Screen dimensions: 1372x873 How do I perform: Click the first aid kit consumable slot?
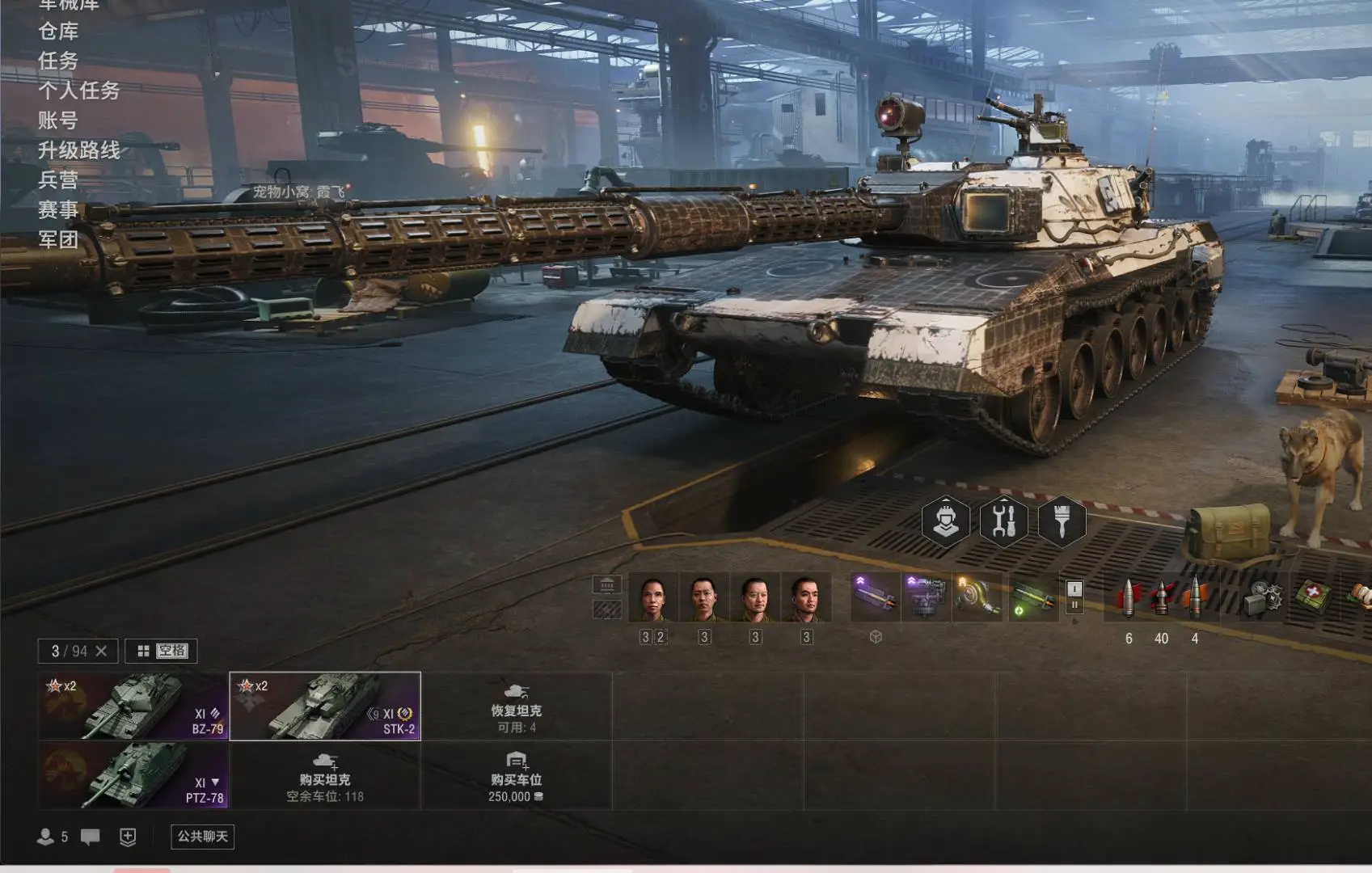click(x=1312, y=597)
